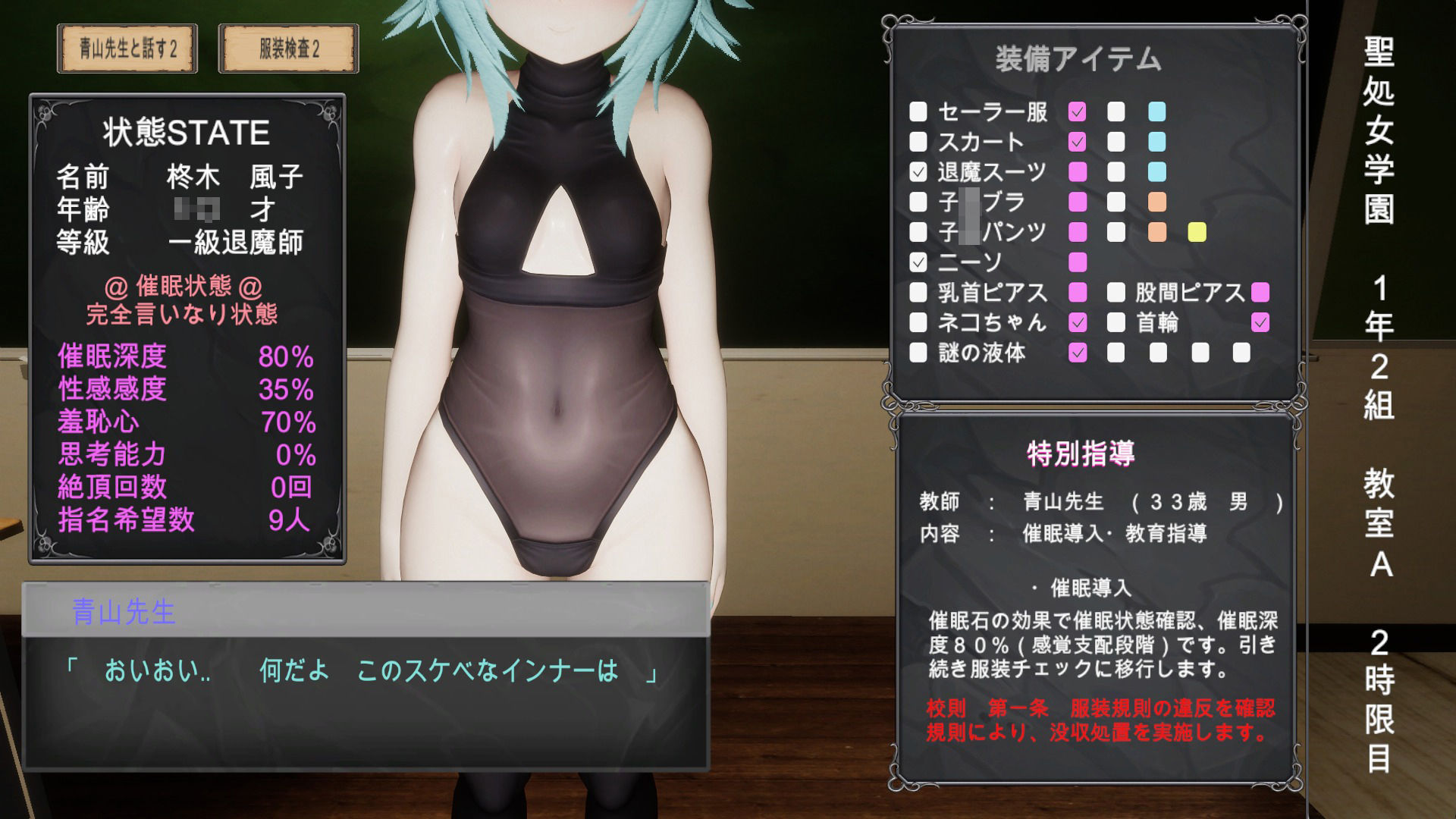Enable the セーラー服 equip checkbox
The image size is (1456, 819).
coord(920,112)
